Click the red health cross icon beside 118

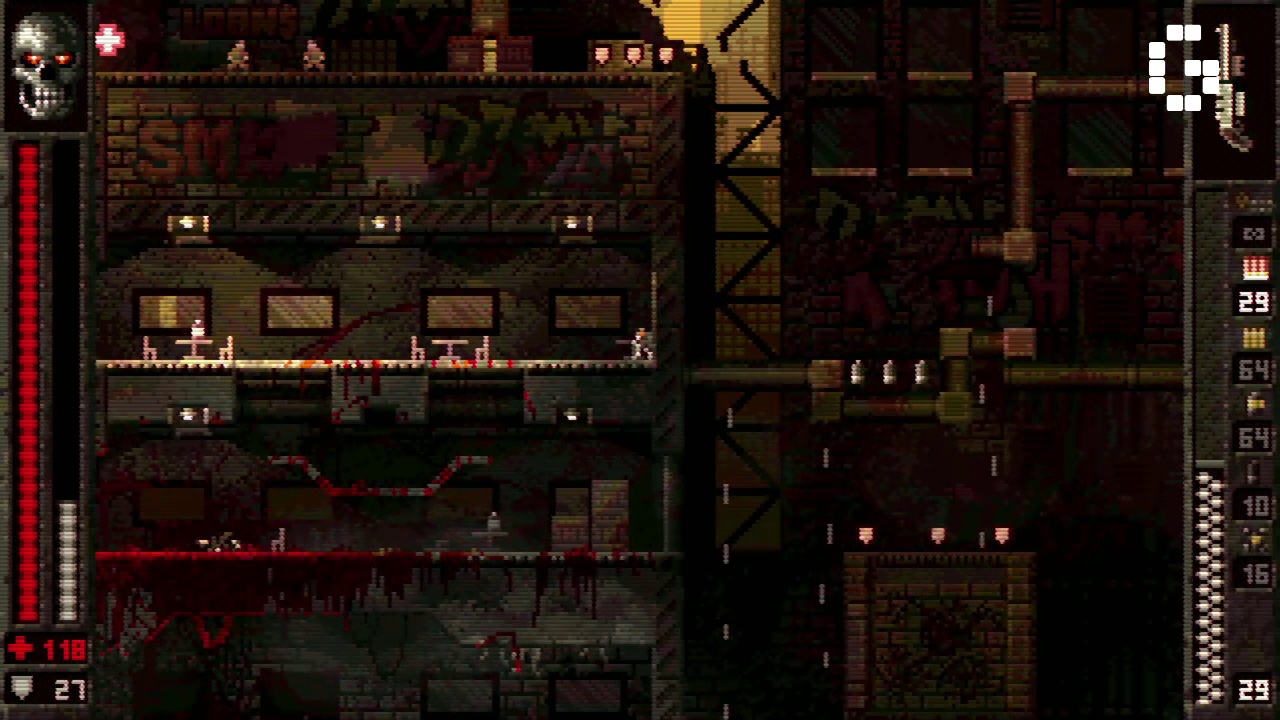tap(21, 648)
